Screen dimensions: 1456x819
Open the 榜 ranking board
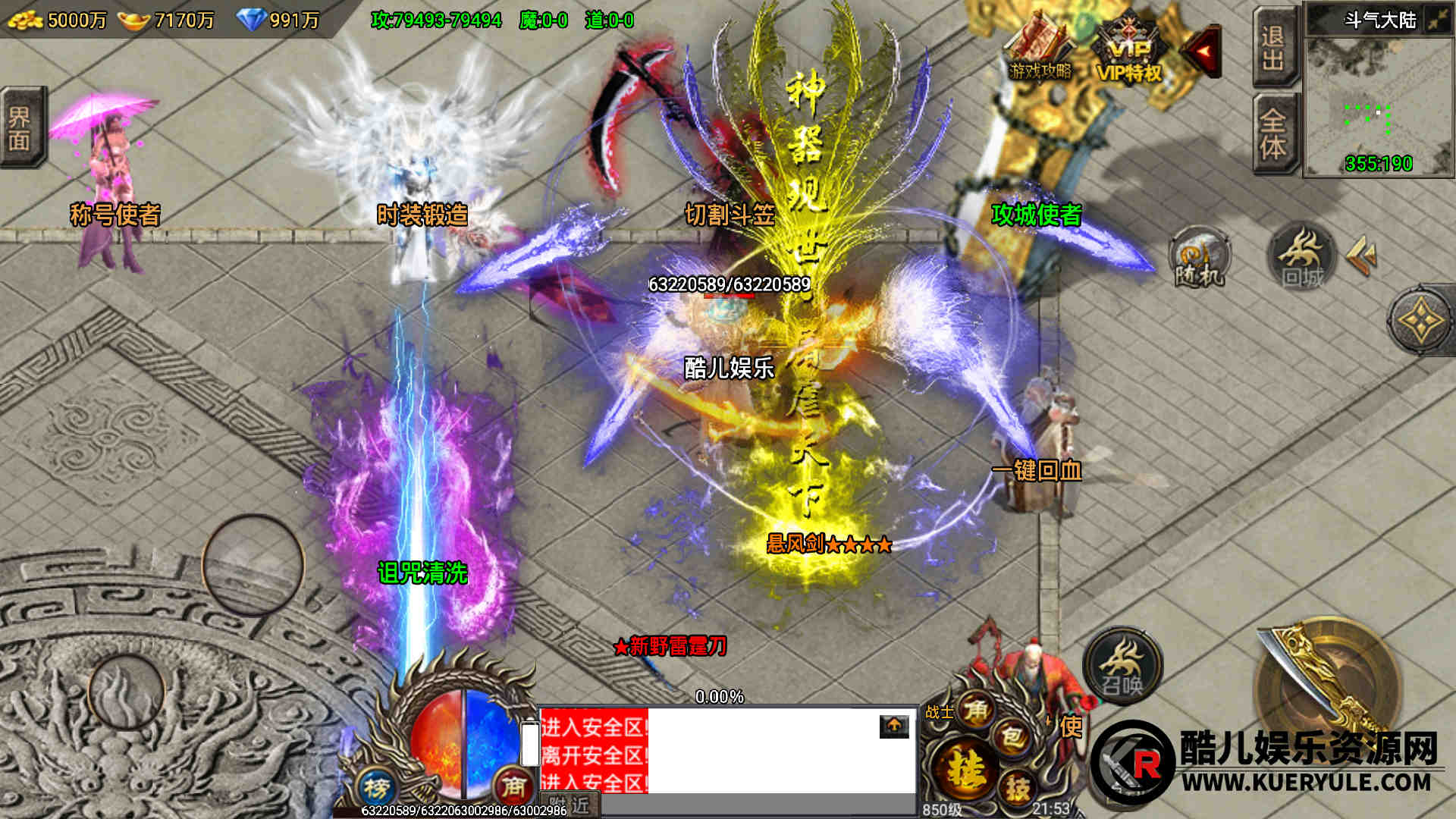pyautogui.click(x=376, y=788)
